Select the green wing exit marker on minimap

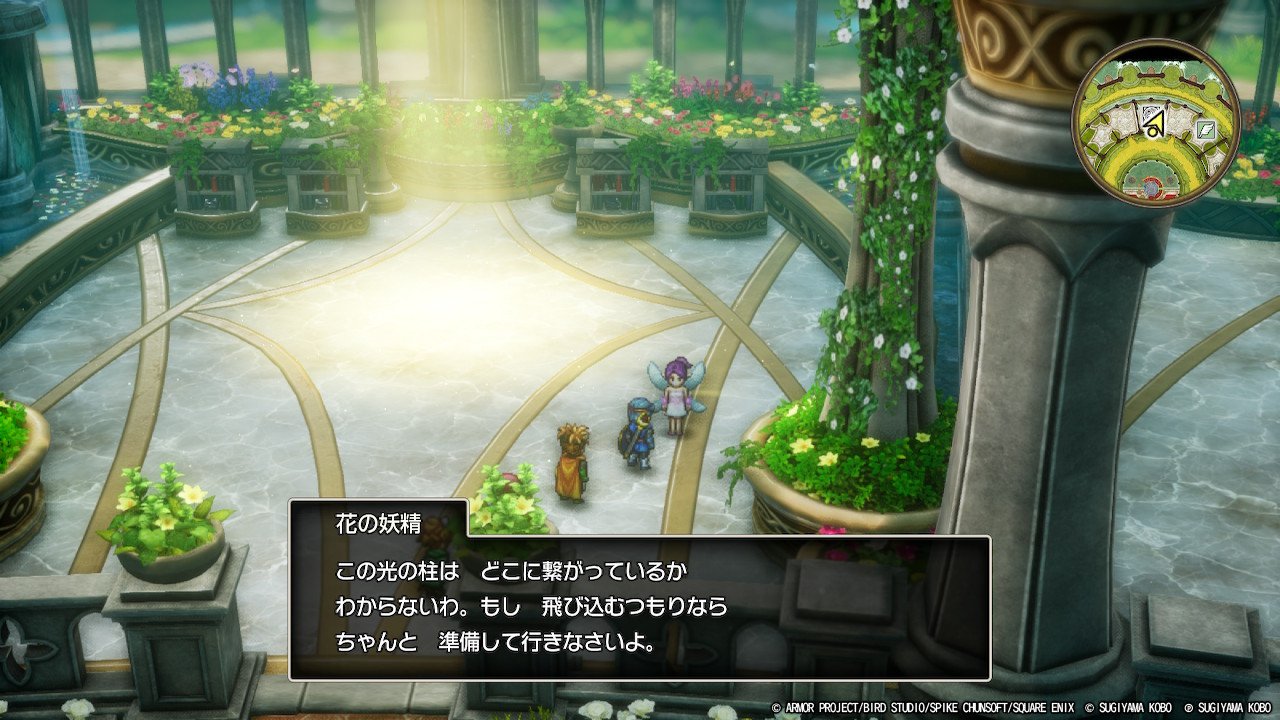1205,129
